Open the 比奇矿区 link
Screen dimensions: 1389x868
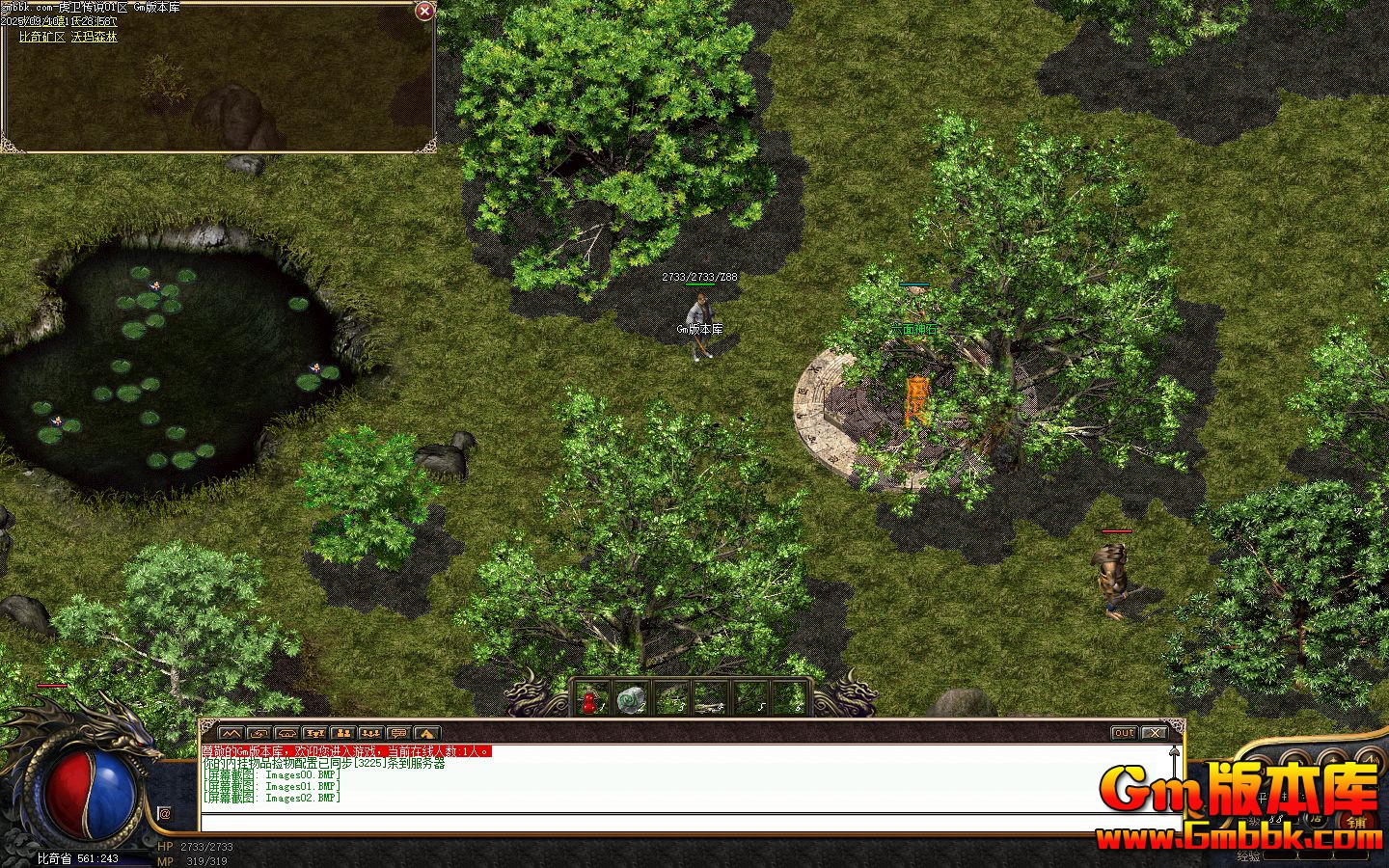coord(41,37)
